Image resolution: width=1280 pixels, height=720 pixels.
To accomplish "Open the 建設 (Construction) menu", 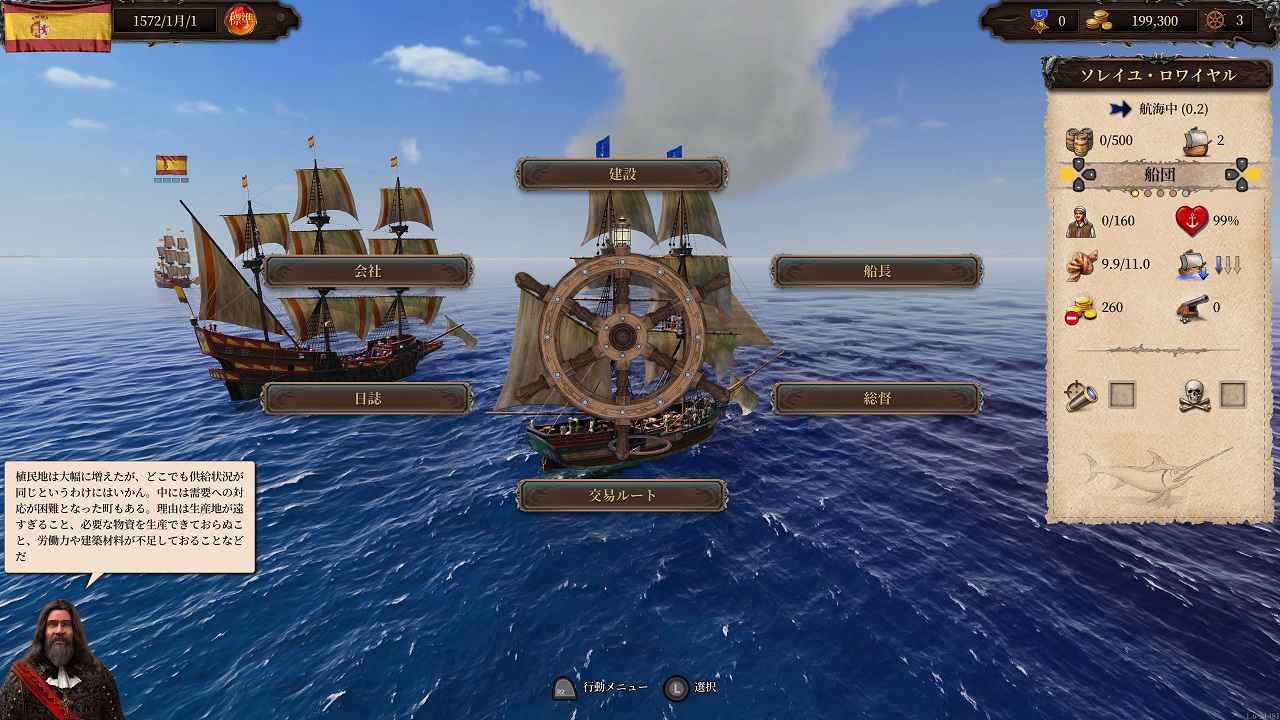I will pyautogui.click(x=622, y=174).
